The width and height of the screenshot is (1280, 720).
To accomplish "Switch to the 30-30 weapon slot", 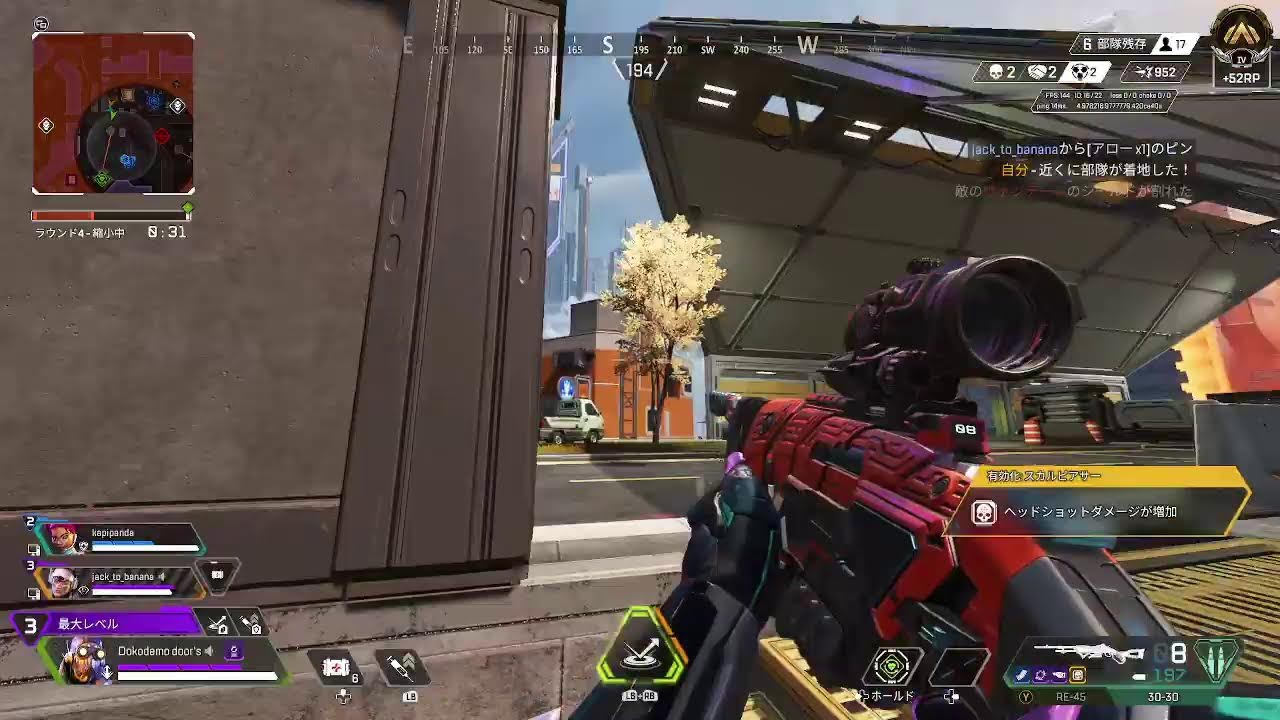I will [1163, 696].
